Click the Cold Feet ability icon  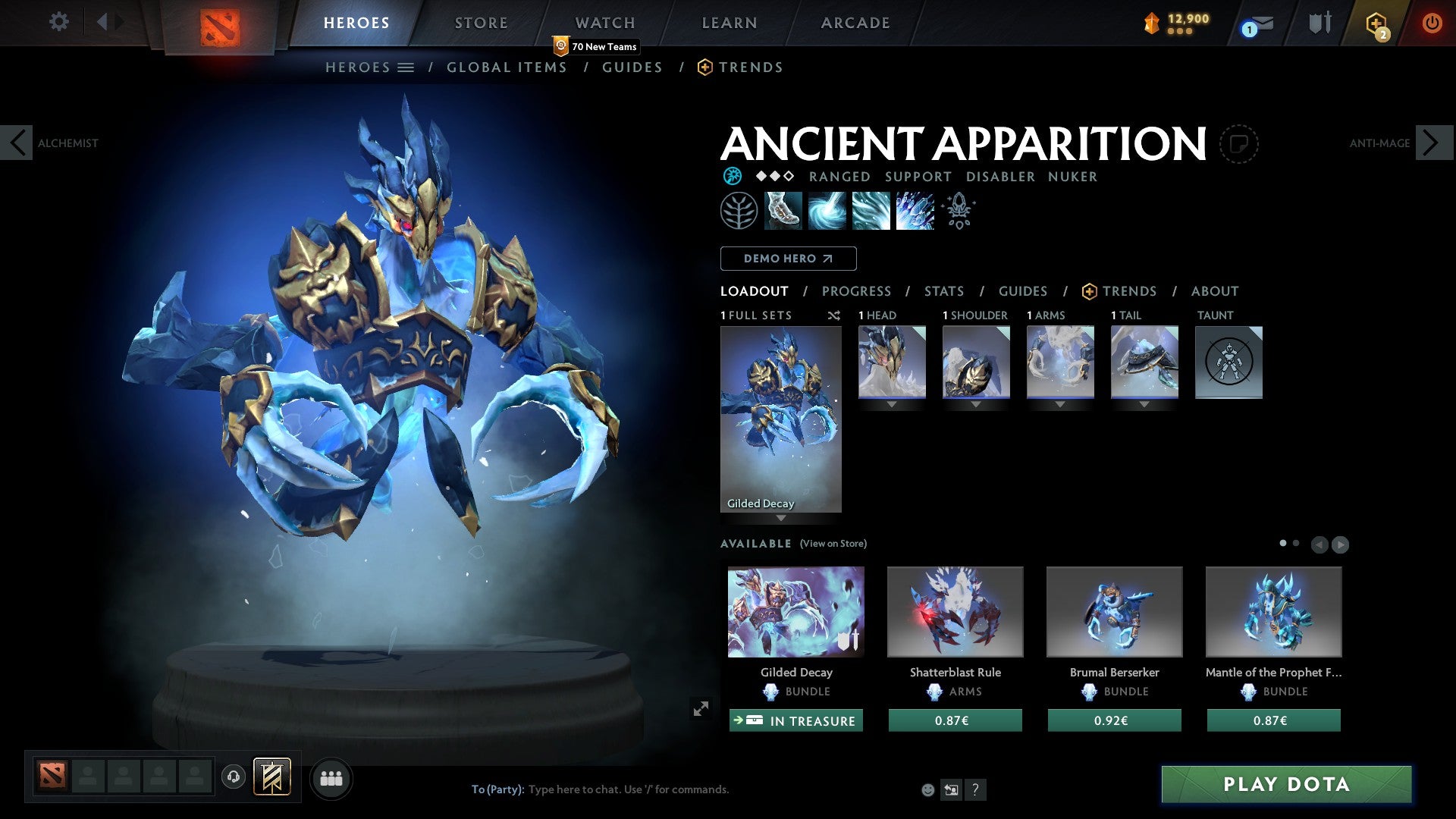(785, 210)
